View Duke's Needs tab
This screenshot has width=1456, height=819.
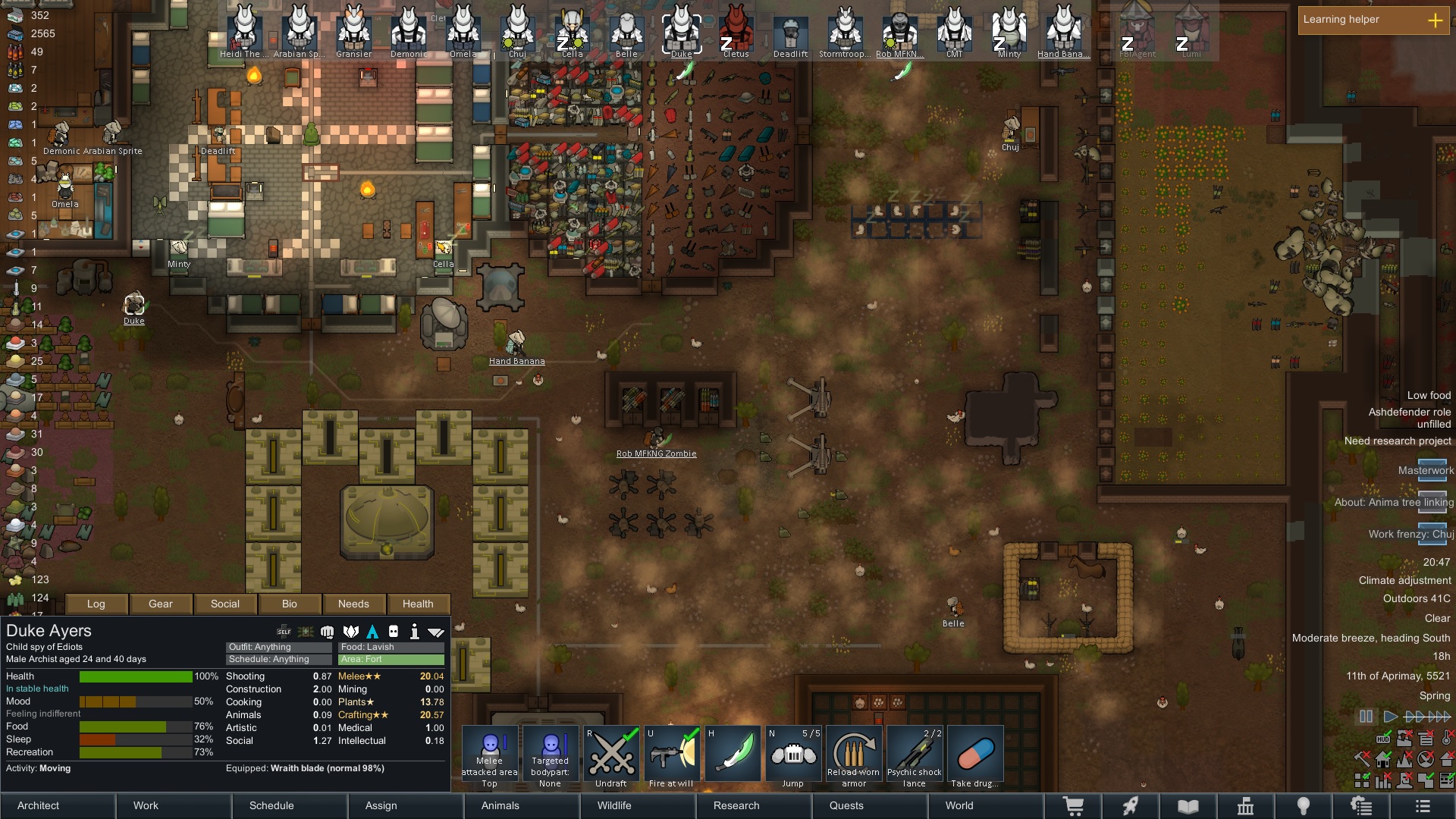point(353,604)
